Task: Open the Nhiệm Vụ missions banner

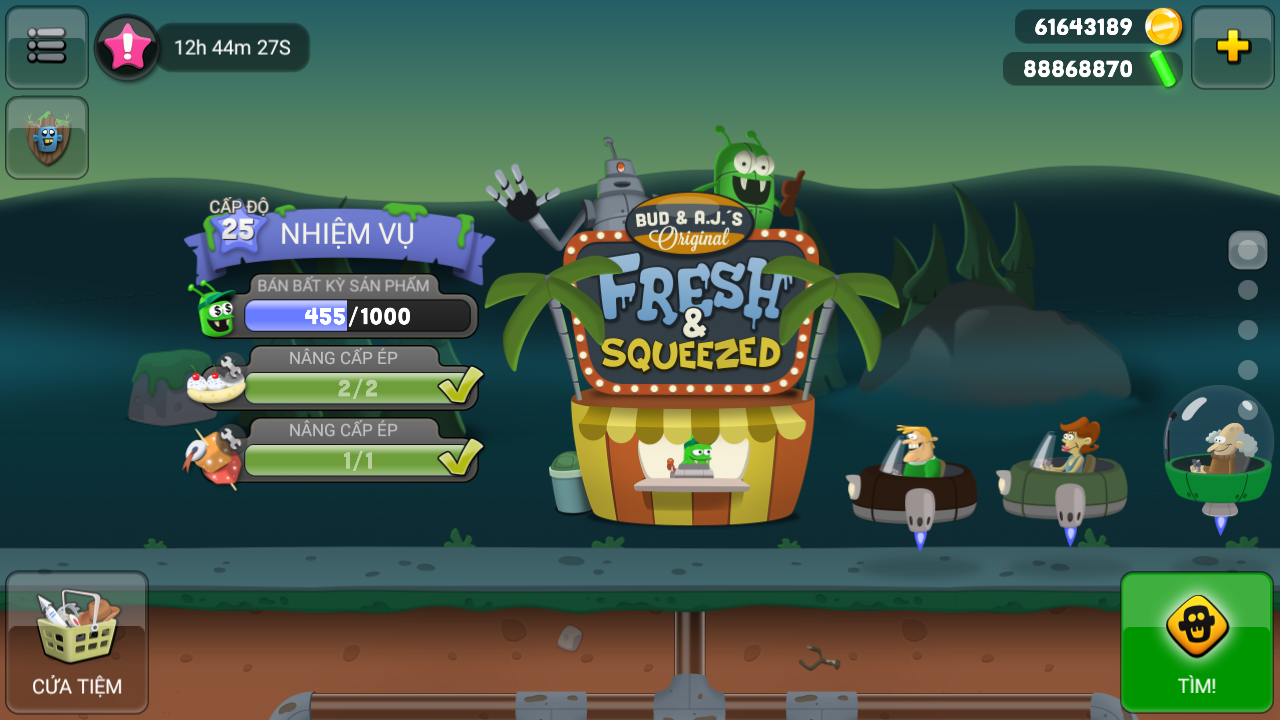Action: [345, 234]
